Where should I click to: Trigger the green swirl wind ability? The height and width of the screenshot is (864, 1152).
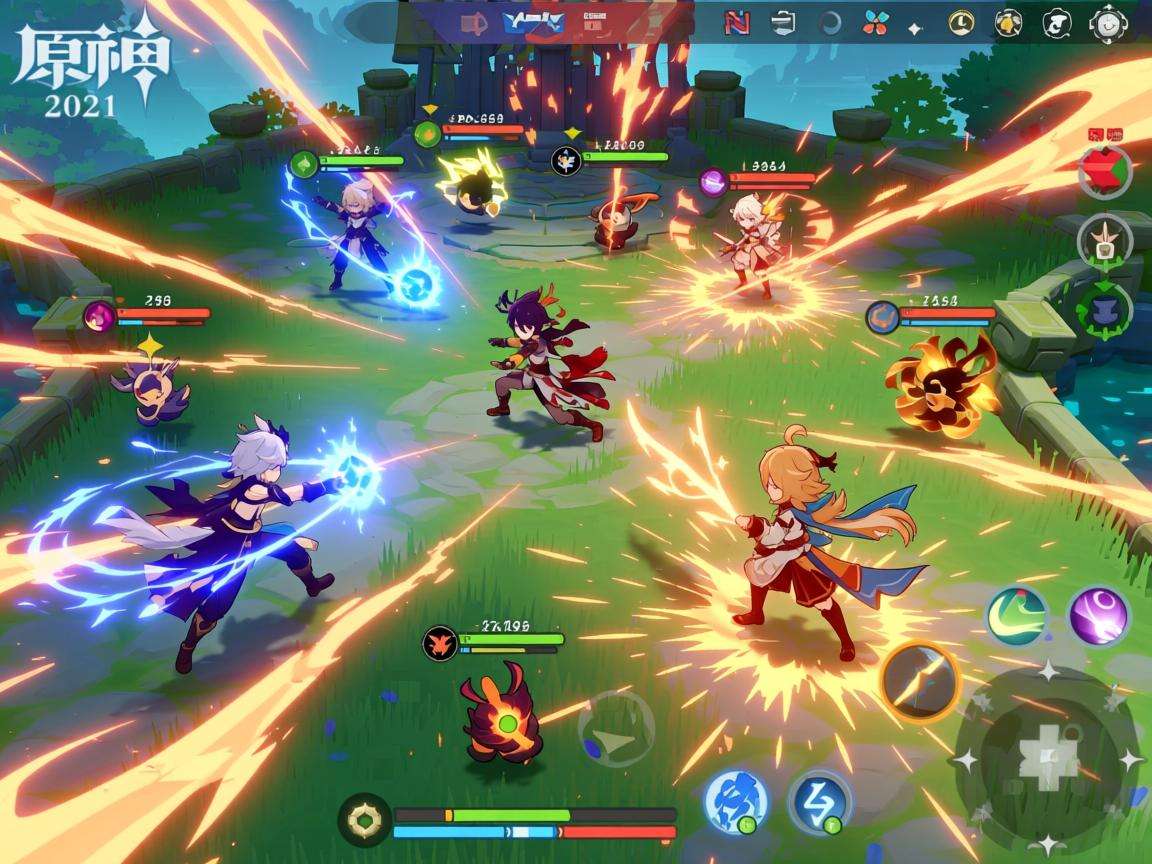1017,616
